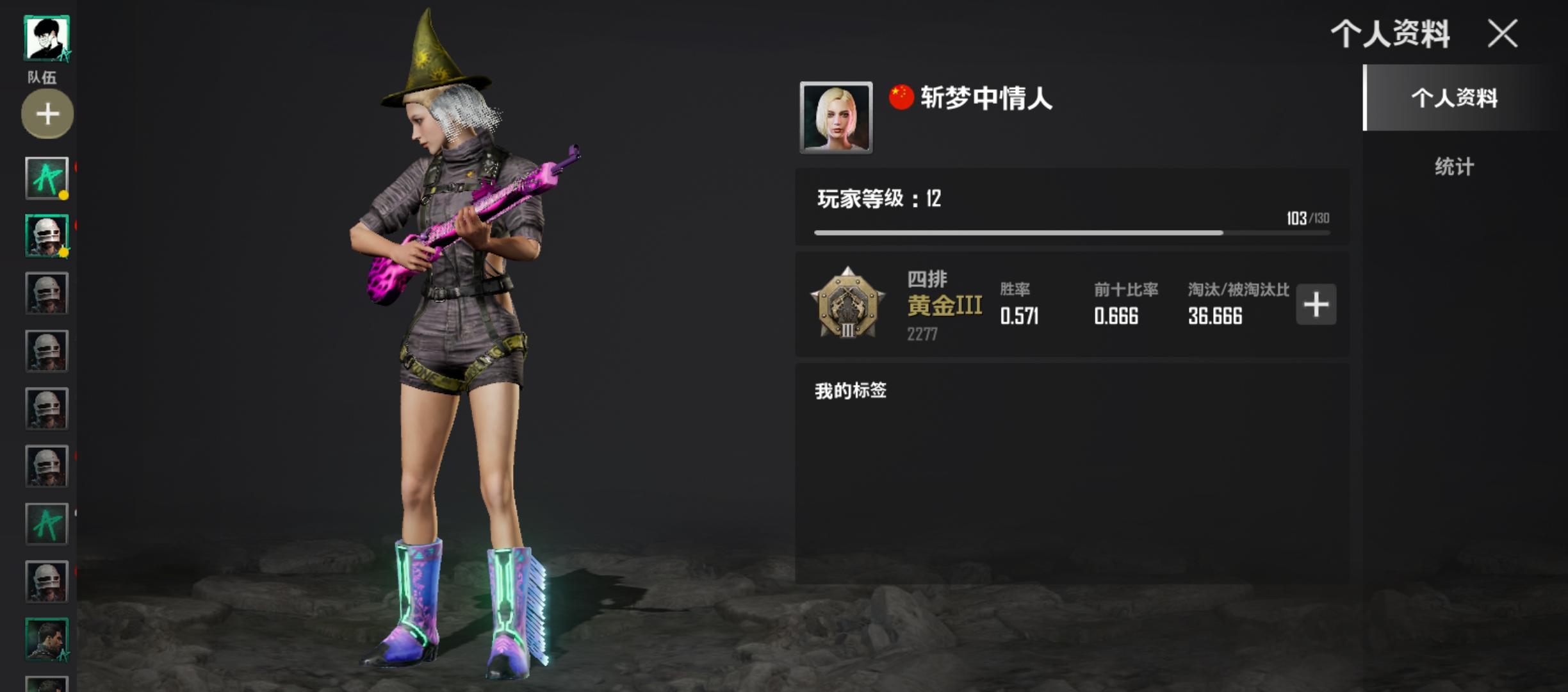Click the squad leader avatar at top left
Viewport: 1568px width, 692px height.
(47, 37)
